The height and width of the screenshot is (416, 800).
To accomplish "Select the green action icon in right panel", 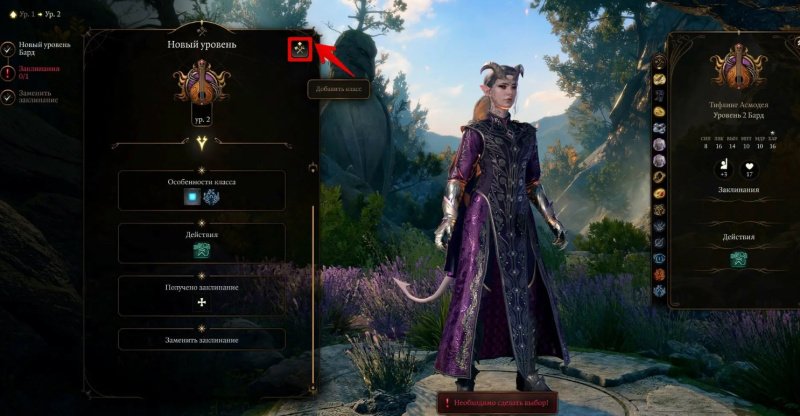I will [x=738, y=260].
